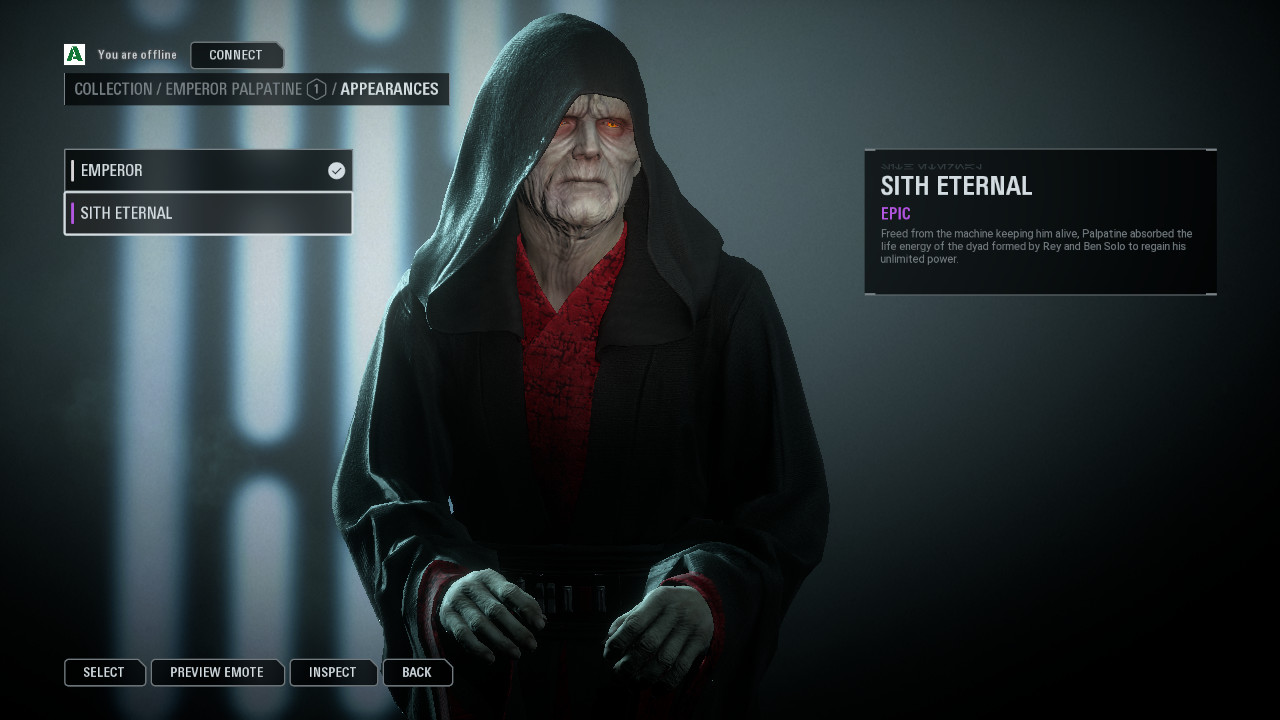Click INSPECT to examine the appearance
Image resolution: width=1280 pixels, height=720 pixels.
[x=332, y=672]
